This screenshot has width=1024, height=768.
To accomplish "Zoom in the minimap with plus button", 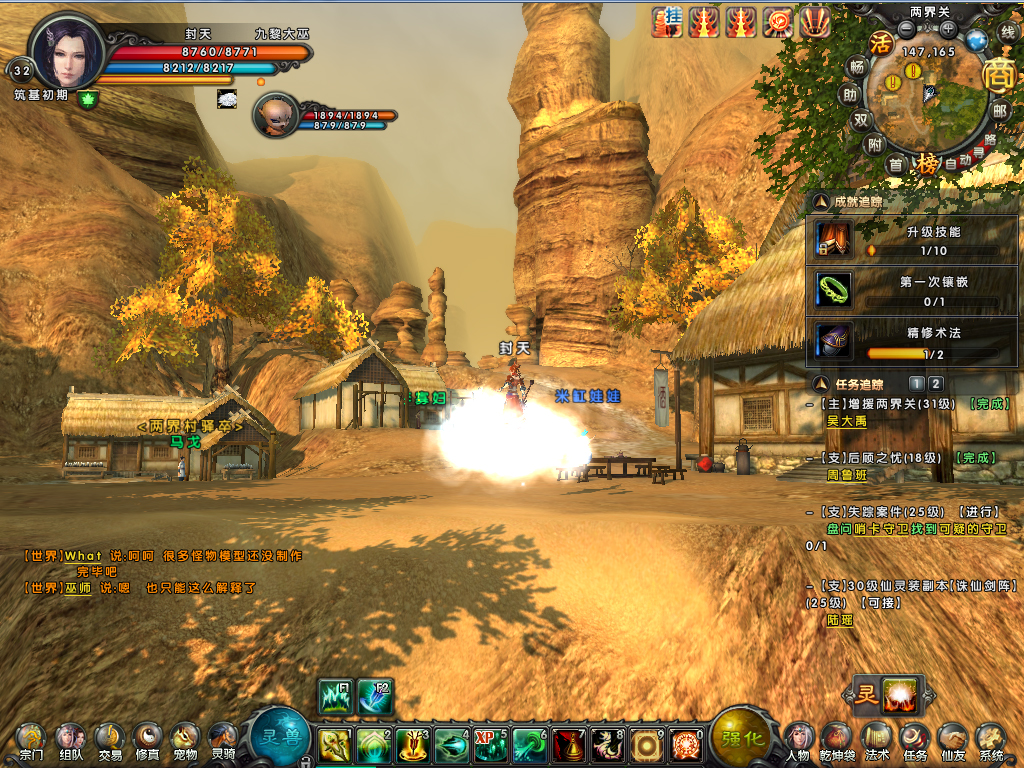I will point(948,29).
